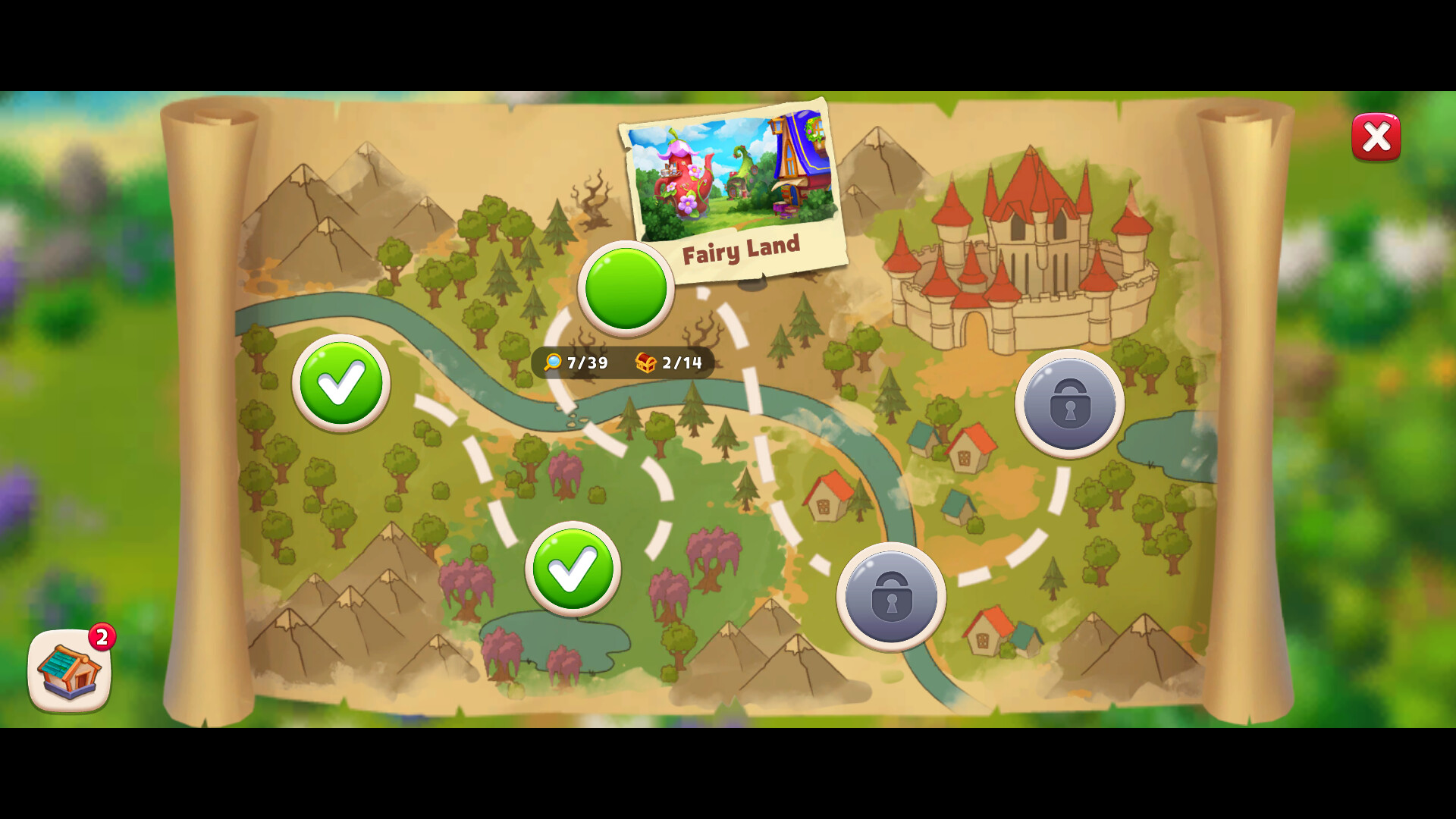1456x819 pixels.
Task: Tap the completed level checkmark by the lake
Action: [x=573, y=570]
